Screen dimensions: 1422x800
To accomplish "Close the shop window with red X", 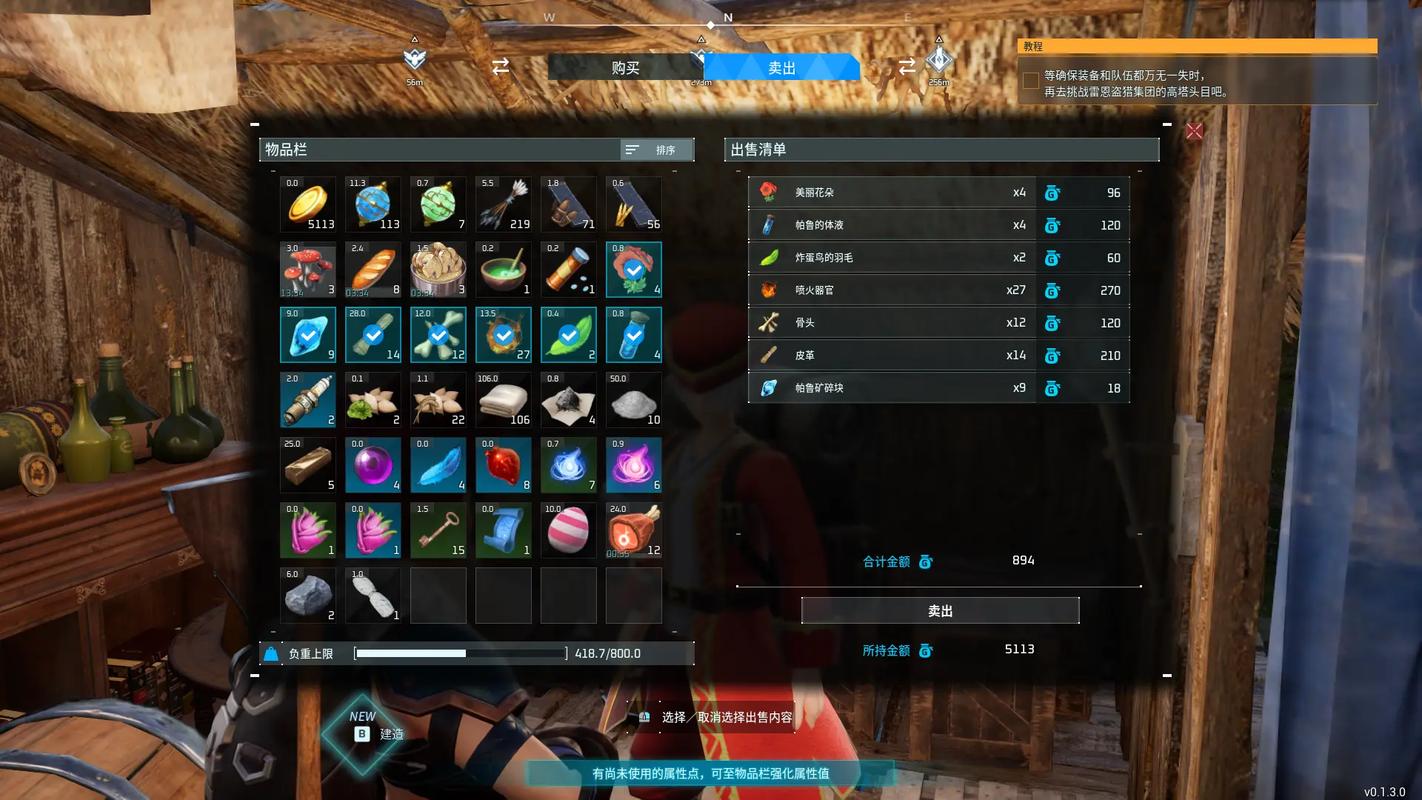I will point(1194,131).
